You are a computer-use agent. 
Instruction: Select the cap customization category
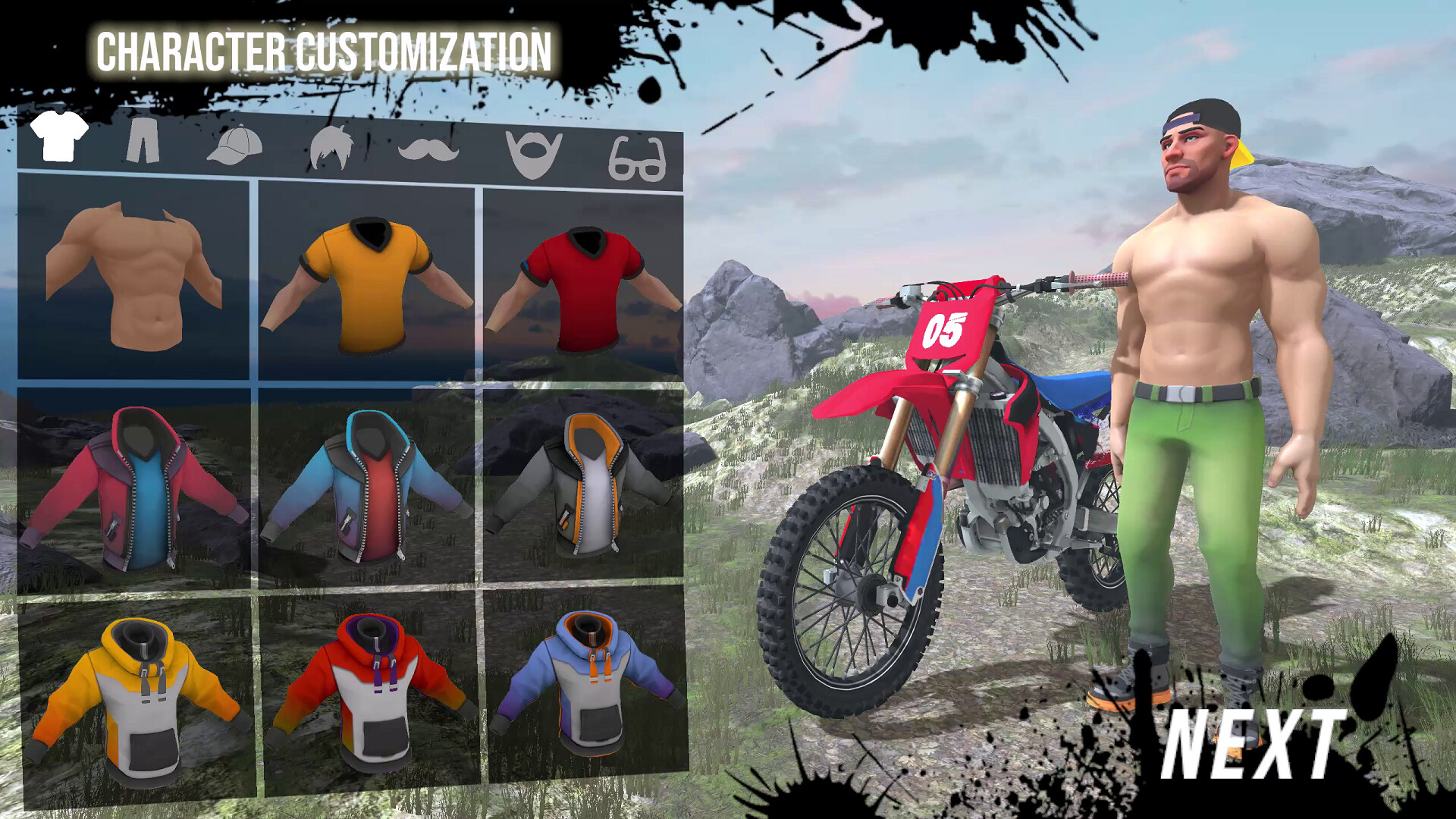[235, 144]
